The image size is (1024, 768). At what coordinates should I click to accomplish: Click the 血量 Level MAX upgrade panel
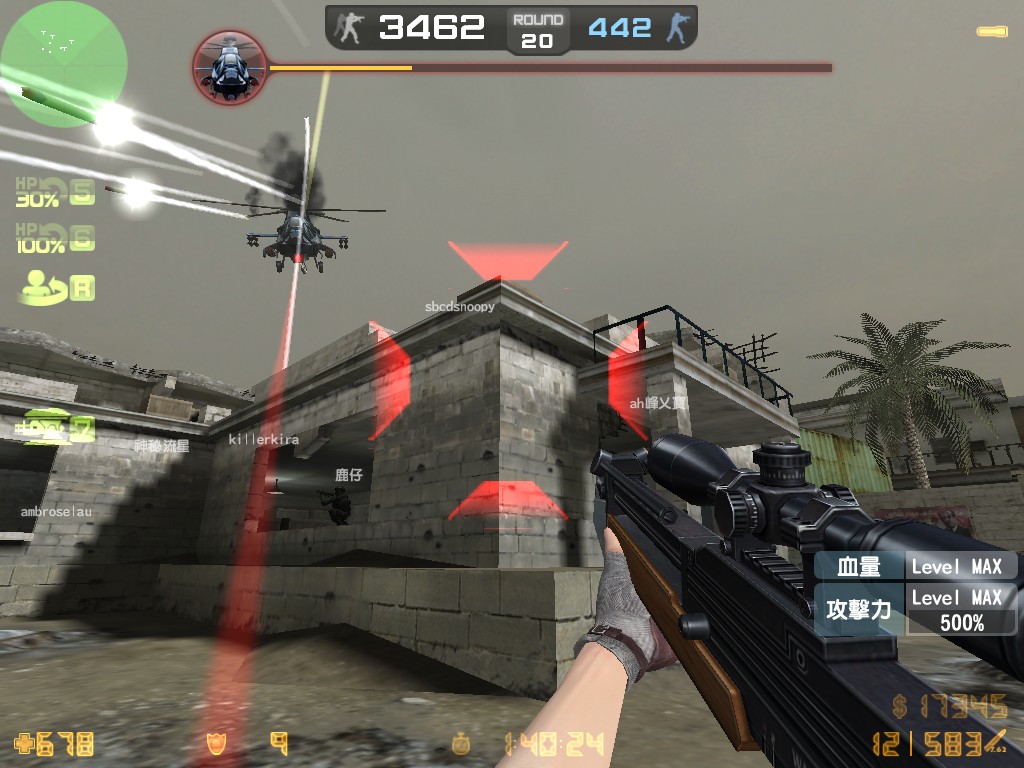[x=915, y=566]
